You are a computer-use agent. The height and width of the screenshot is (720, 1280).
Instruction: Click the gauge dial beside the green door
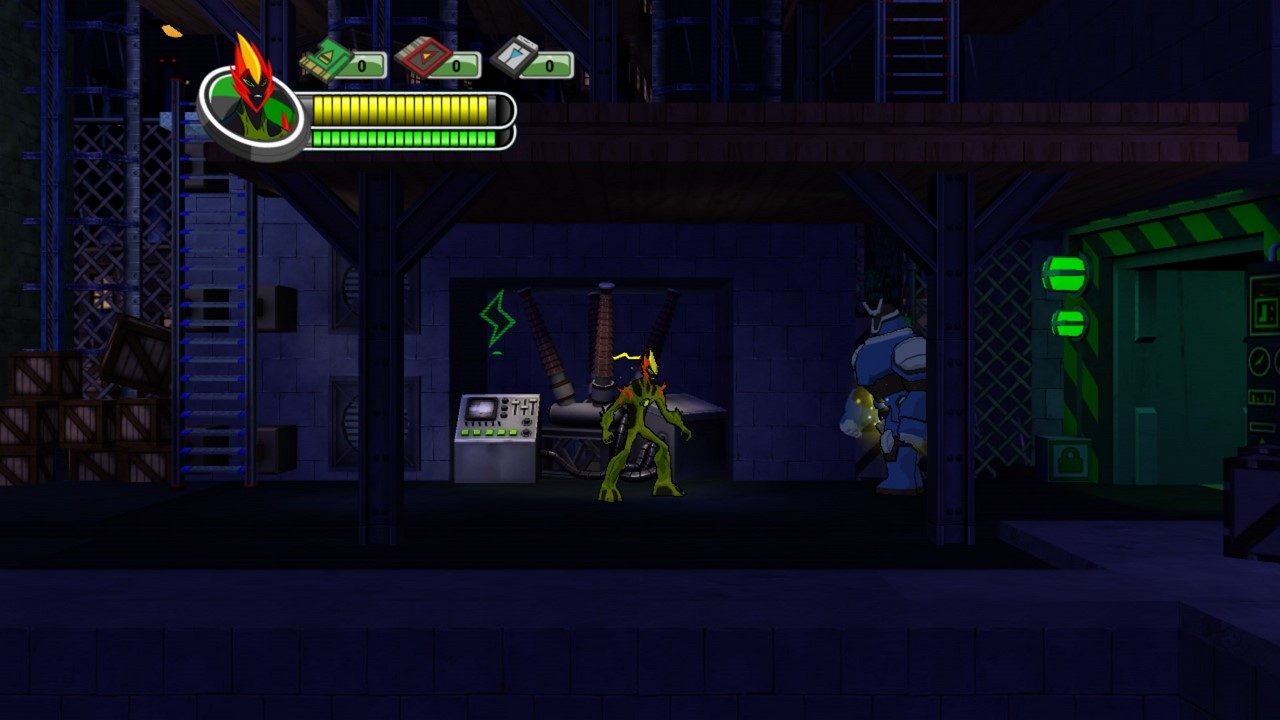(x=1259, y=362)
